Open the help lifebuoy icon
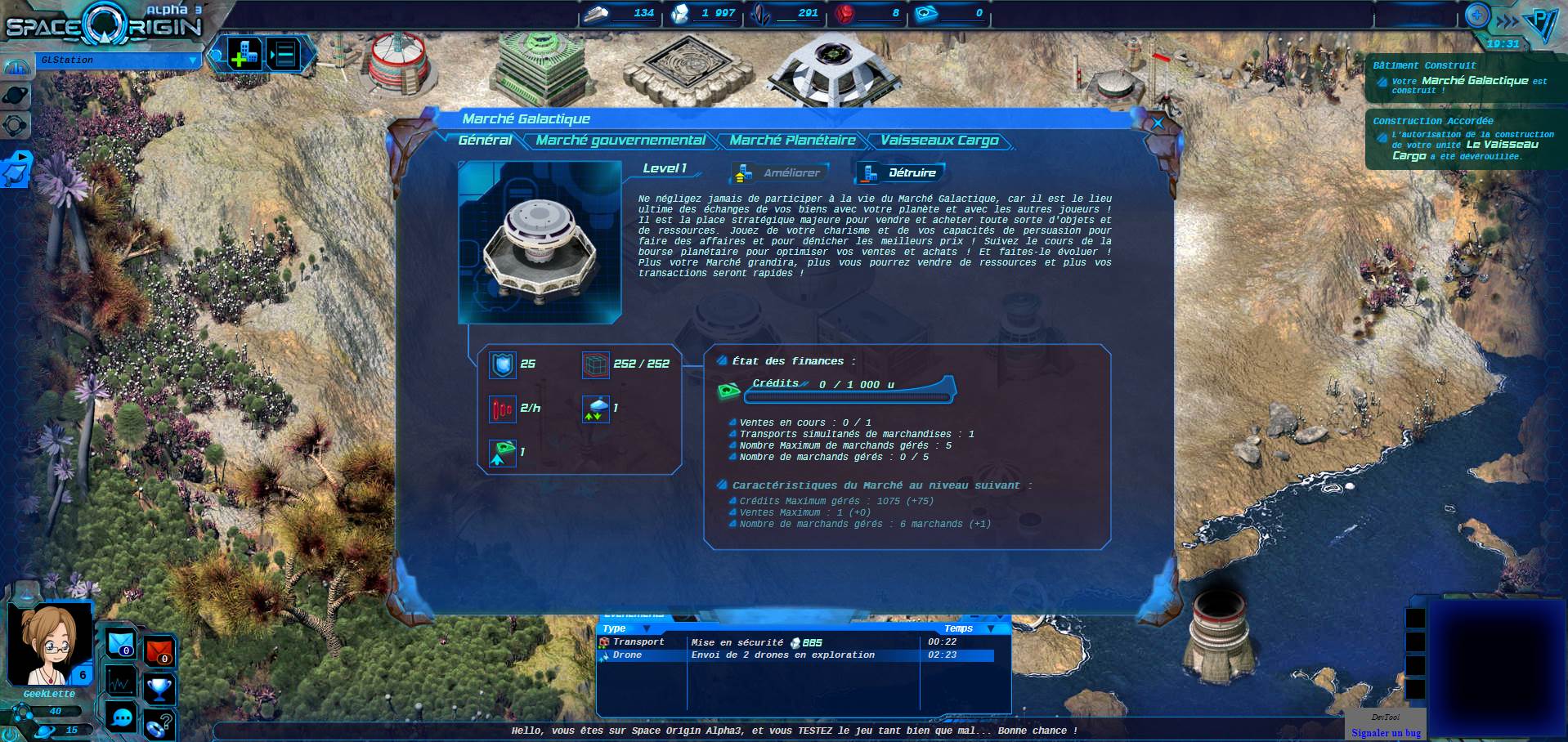This screenshot has height=742, width=1568. coord(159,724)
